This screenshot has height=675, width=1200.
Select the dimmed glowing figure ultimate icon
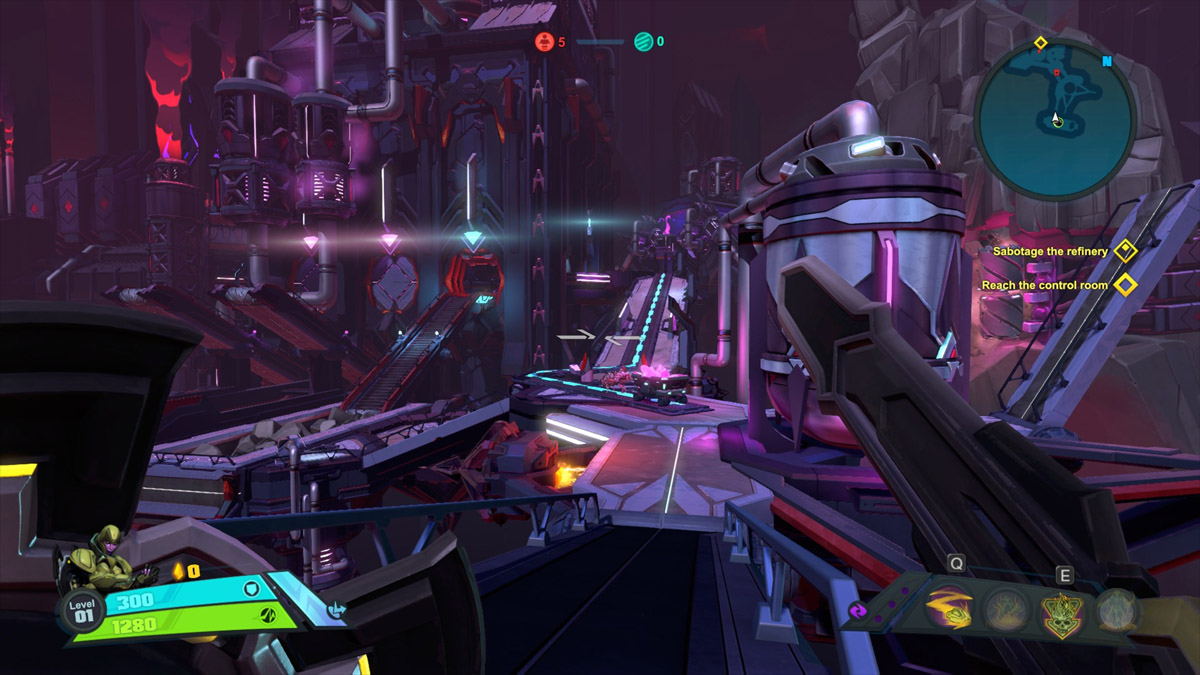point(1117,609)
